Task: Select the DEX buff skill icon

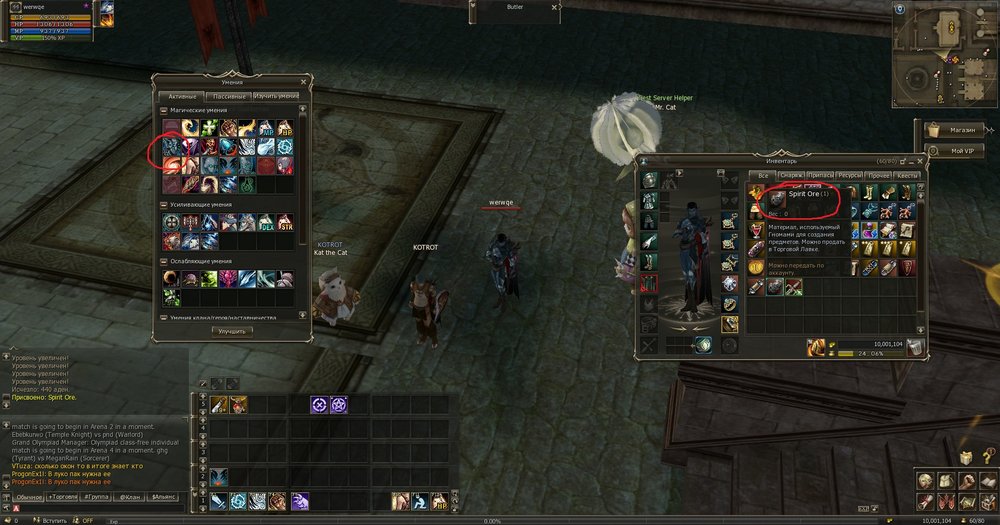Action: click(x=267, y=222)
